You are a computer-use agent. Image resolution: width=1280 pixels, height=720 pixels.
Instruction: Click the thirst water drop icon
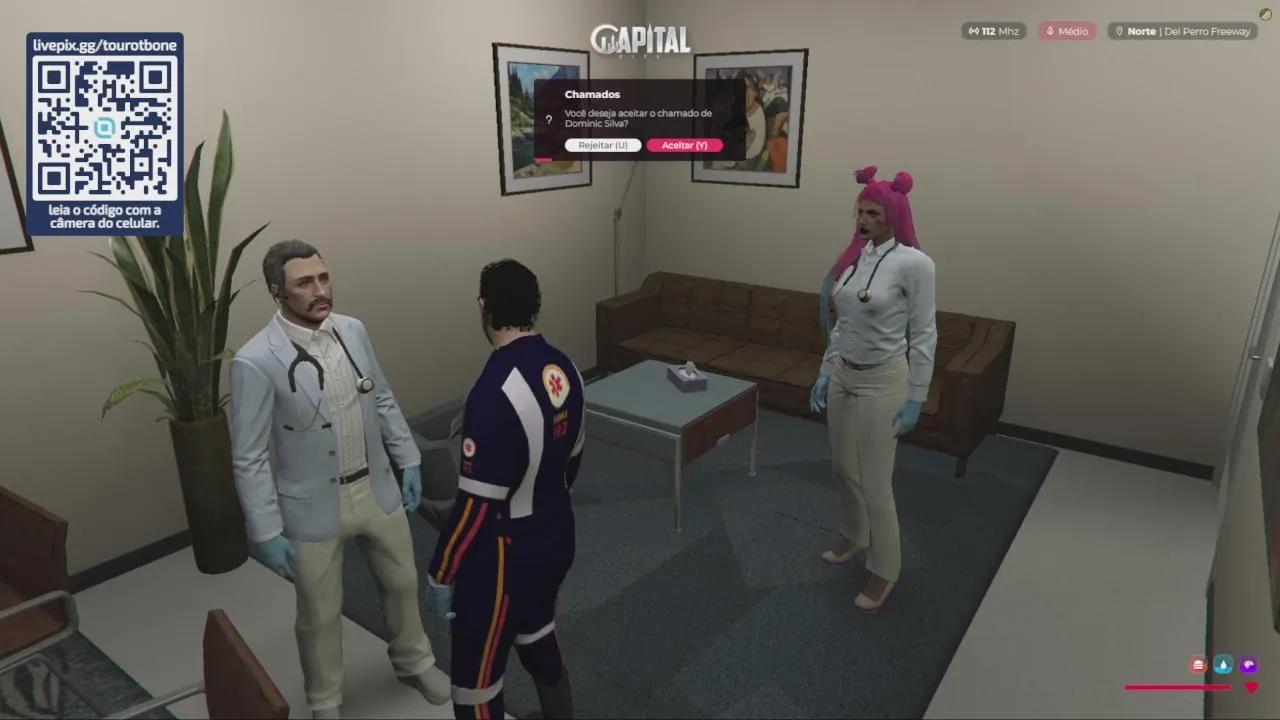pyautogui.click(x=1223, y=665)
